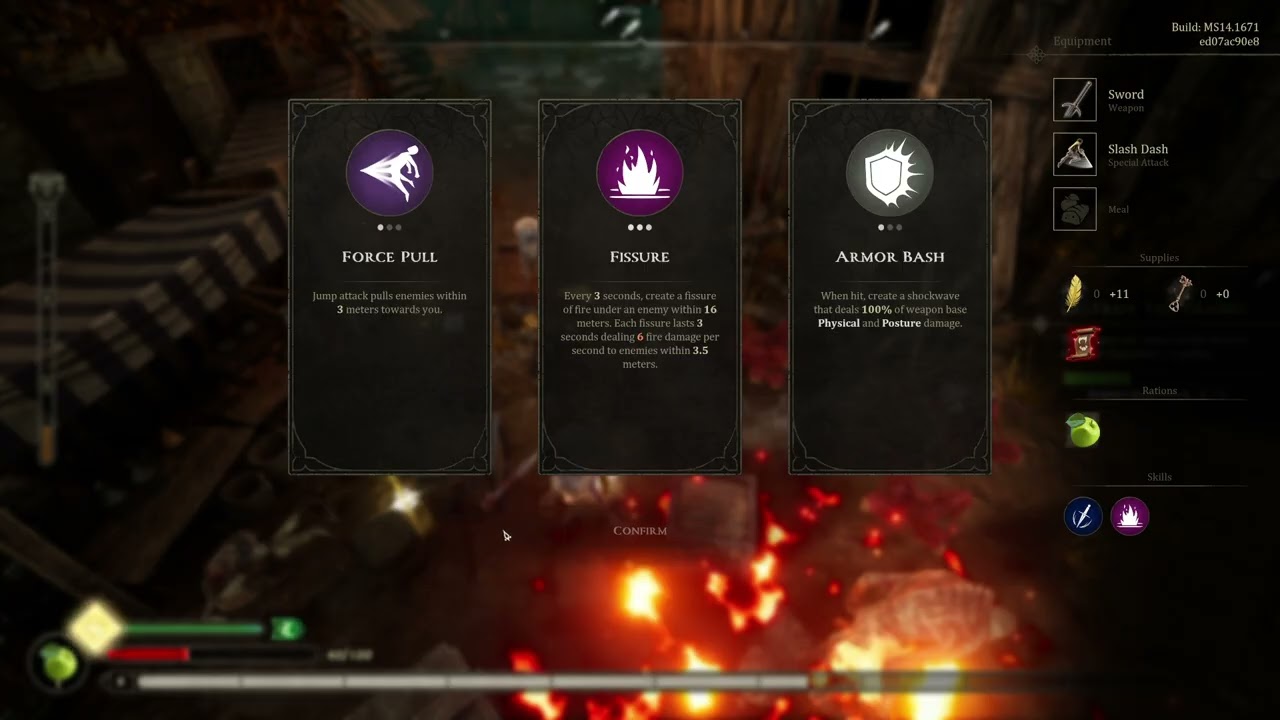Choose the Force Pull skill card
The image size is (1280, 720).
390,286
